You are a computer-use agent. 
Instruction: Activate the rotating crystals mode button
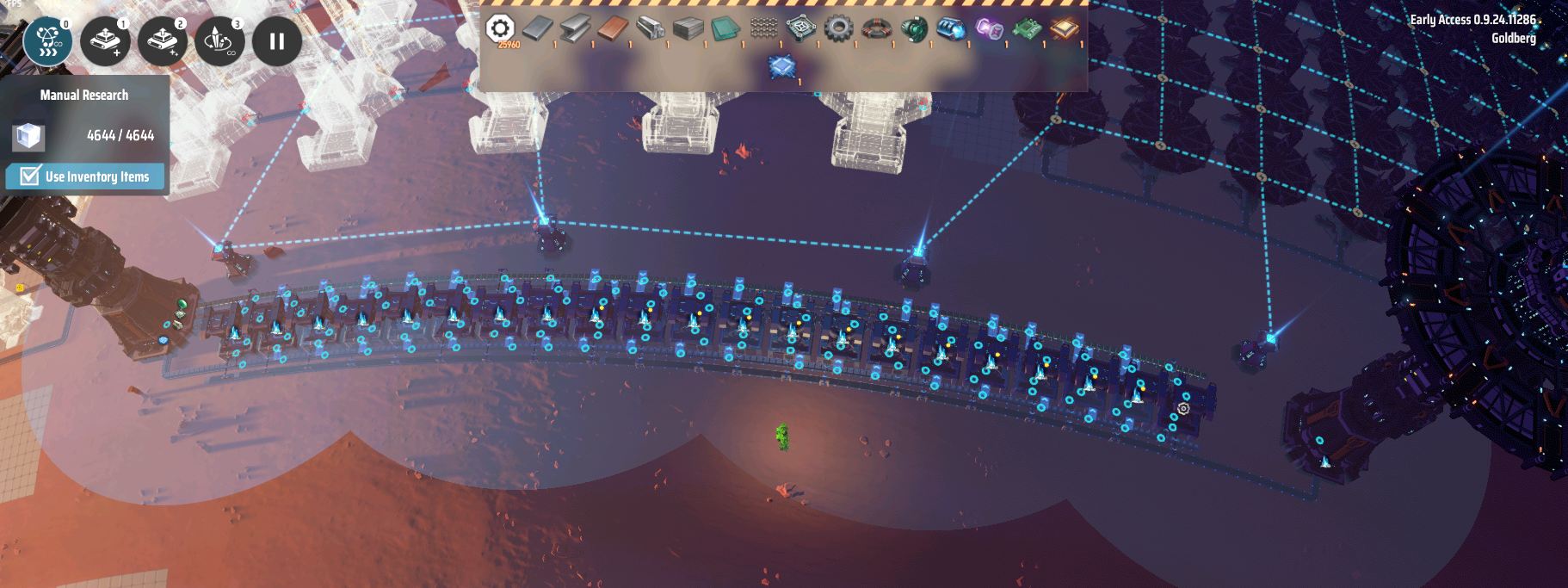tap(219, 40)
